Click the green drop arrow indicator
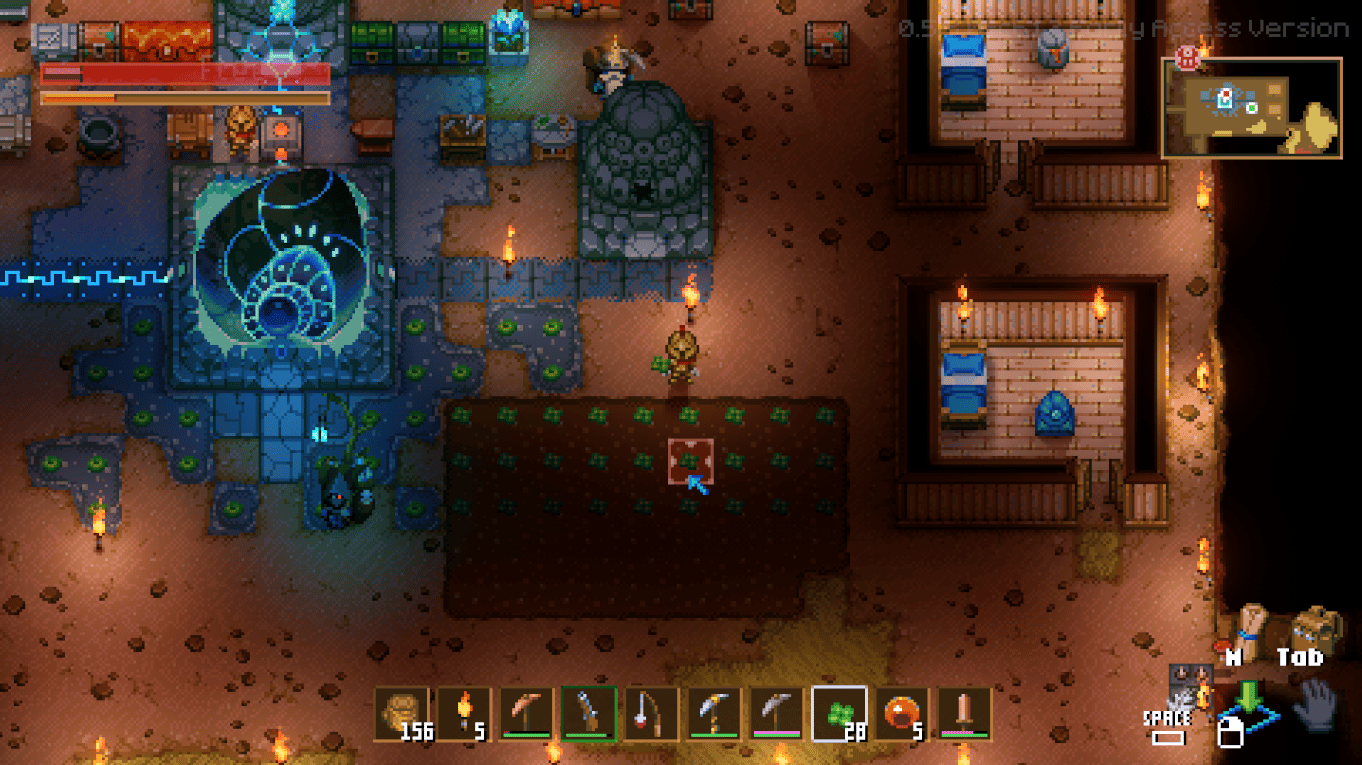The width and height of the screenshot is (1362, 765). (1248, 697)
